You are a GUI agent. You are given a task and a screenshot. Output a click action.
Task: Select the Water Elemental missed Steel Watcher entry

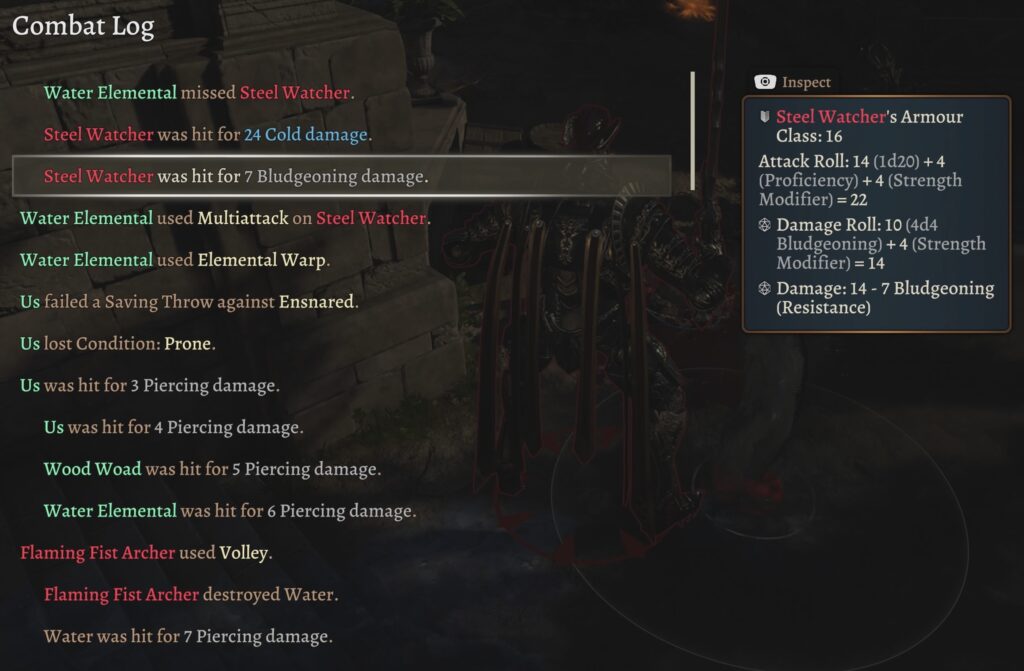(x=197, y=93)
